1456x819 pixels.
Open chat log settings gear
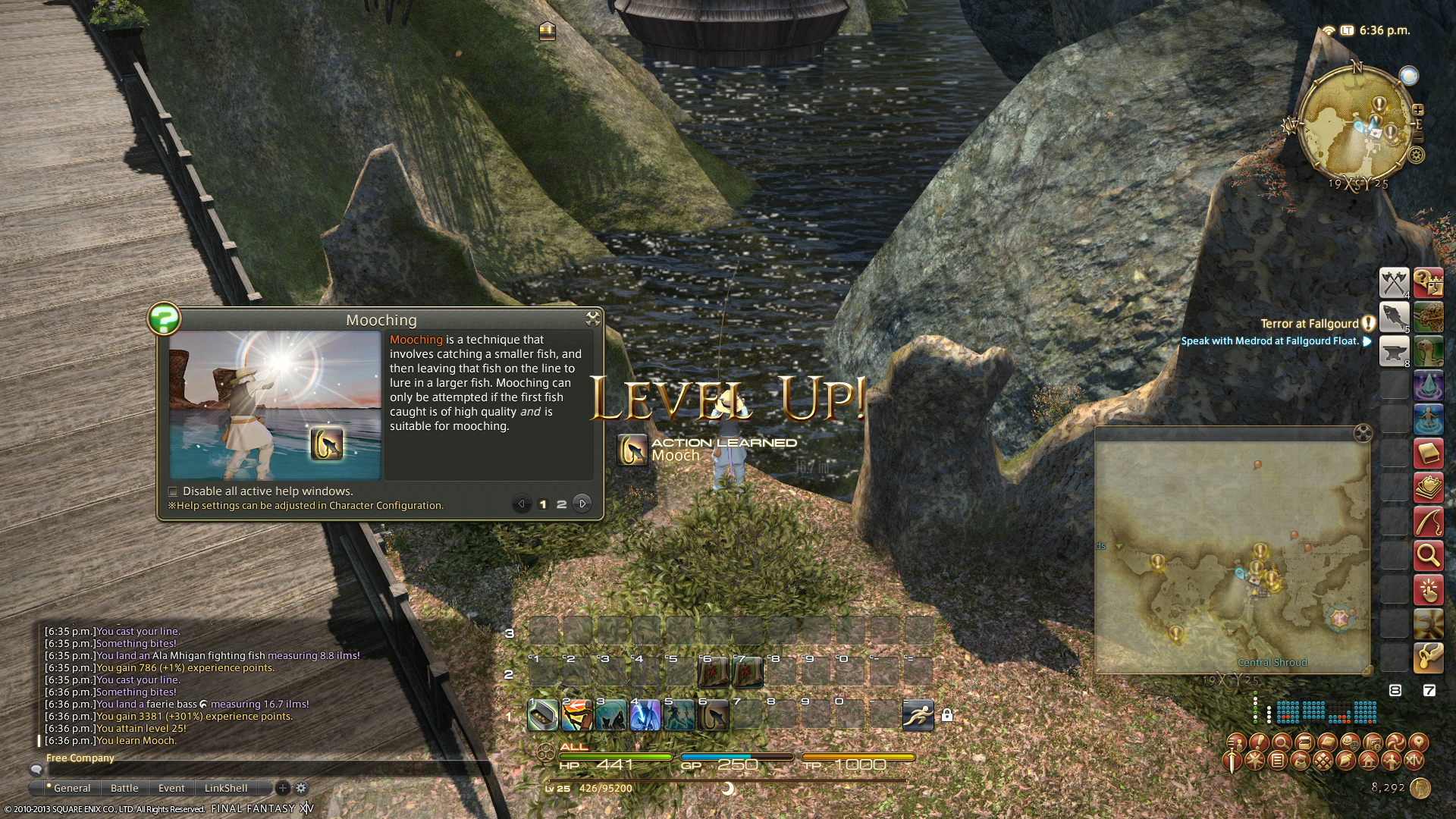(301, 788)
